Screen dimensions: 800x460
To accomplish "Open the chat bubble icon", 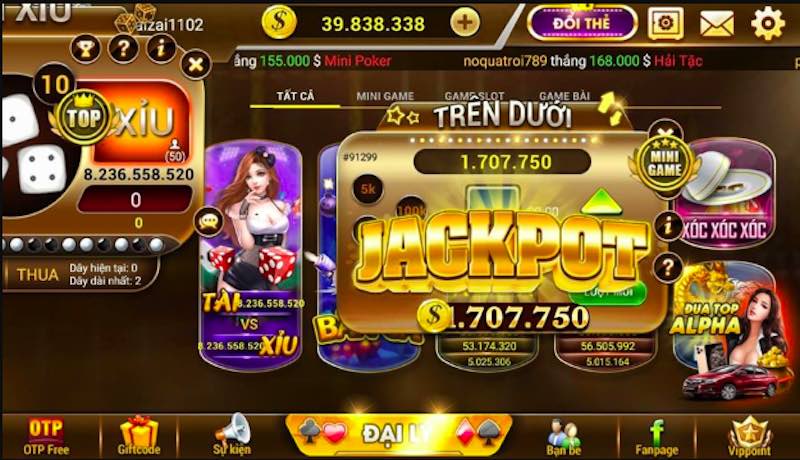I will pyautogui.click(x=209, y=221).
